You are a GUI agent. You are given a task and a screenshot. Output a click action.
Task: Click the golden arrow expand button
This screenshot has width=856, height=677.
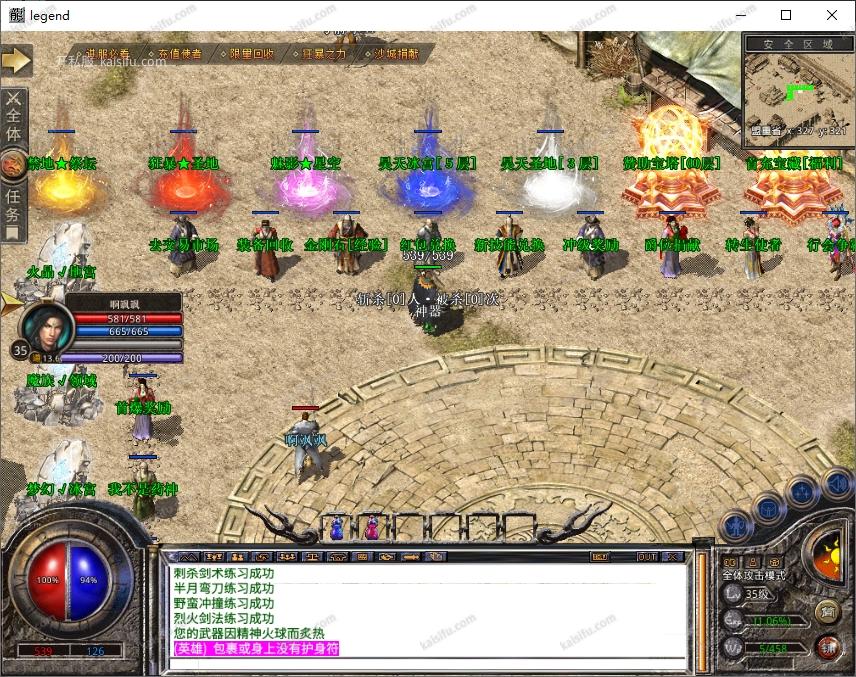pyautogui.click(x=17, y=60)
